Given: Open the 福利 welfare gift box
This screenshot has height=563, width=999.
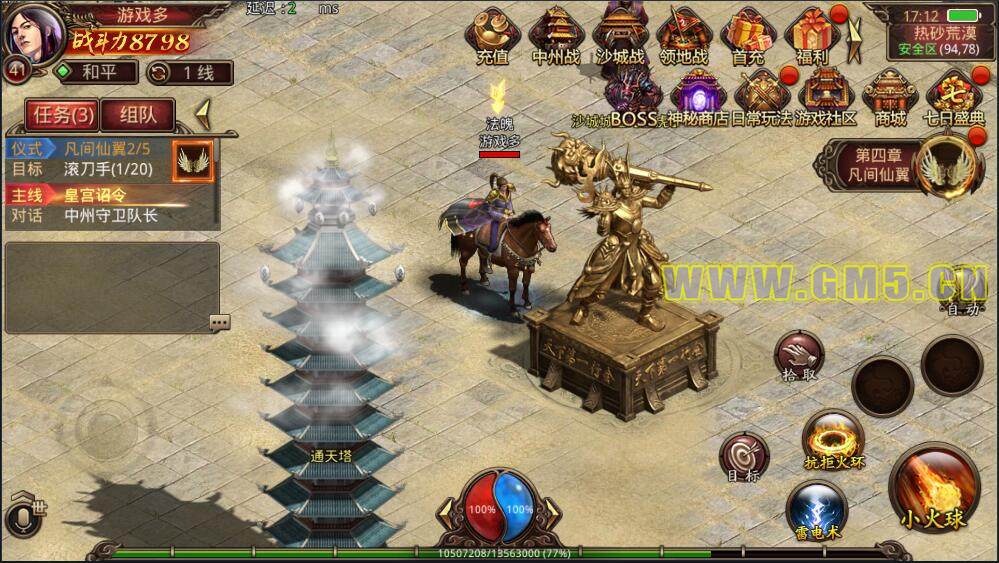Looking at the screenshot, I should pyautogui.click(x=812, y=33).
